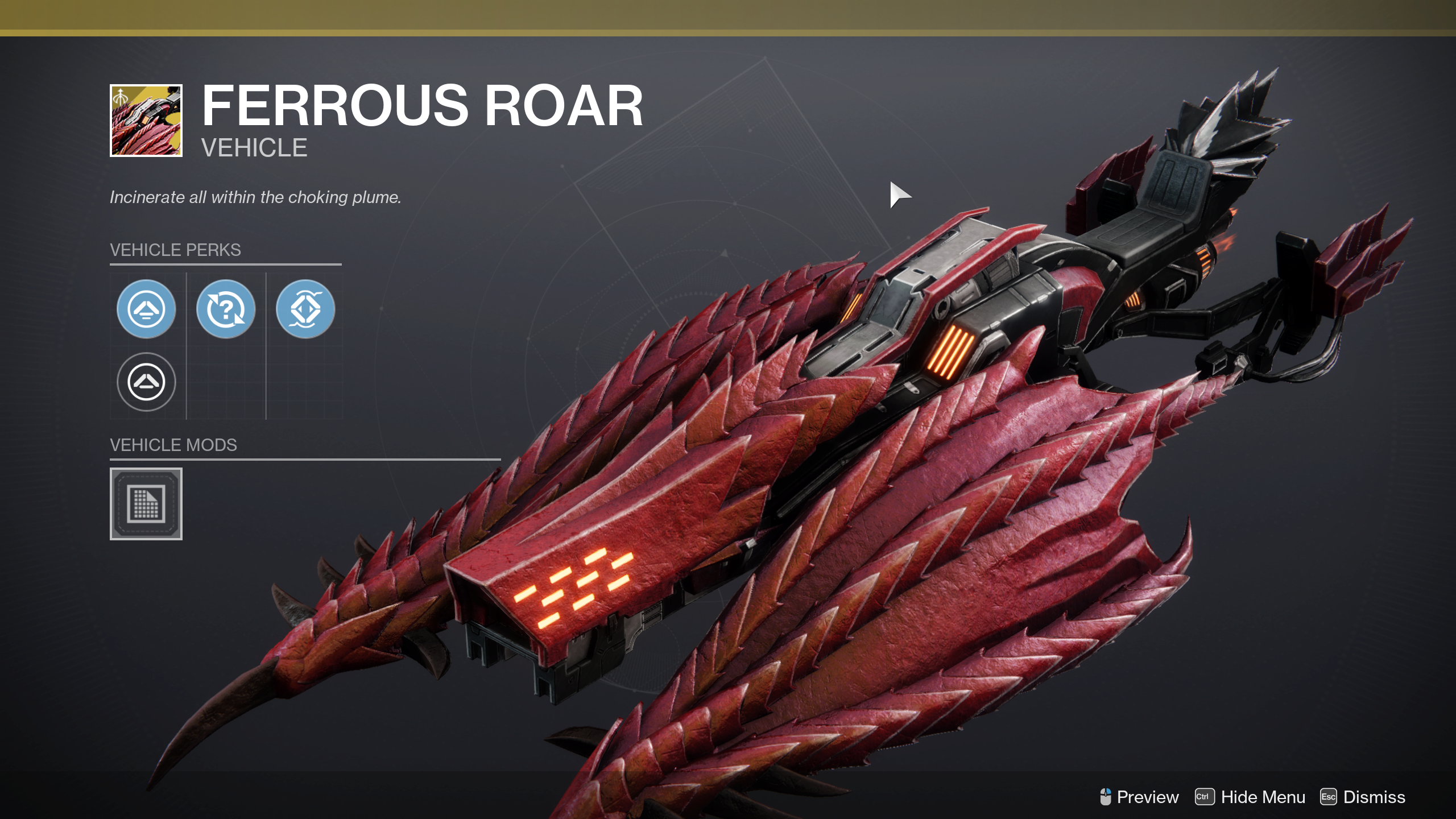Activate the Preview option

pyautogui.click(x=1139, y=797)
